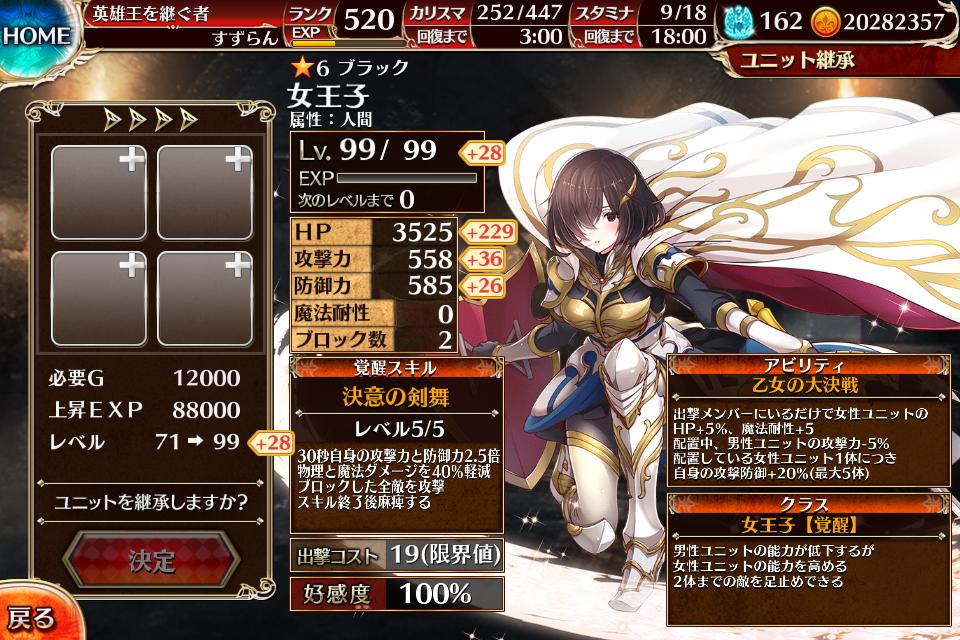Return to the HOME screen

(36, 37)
